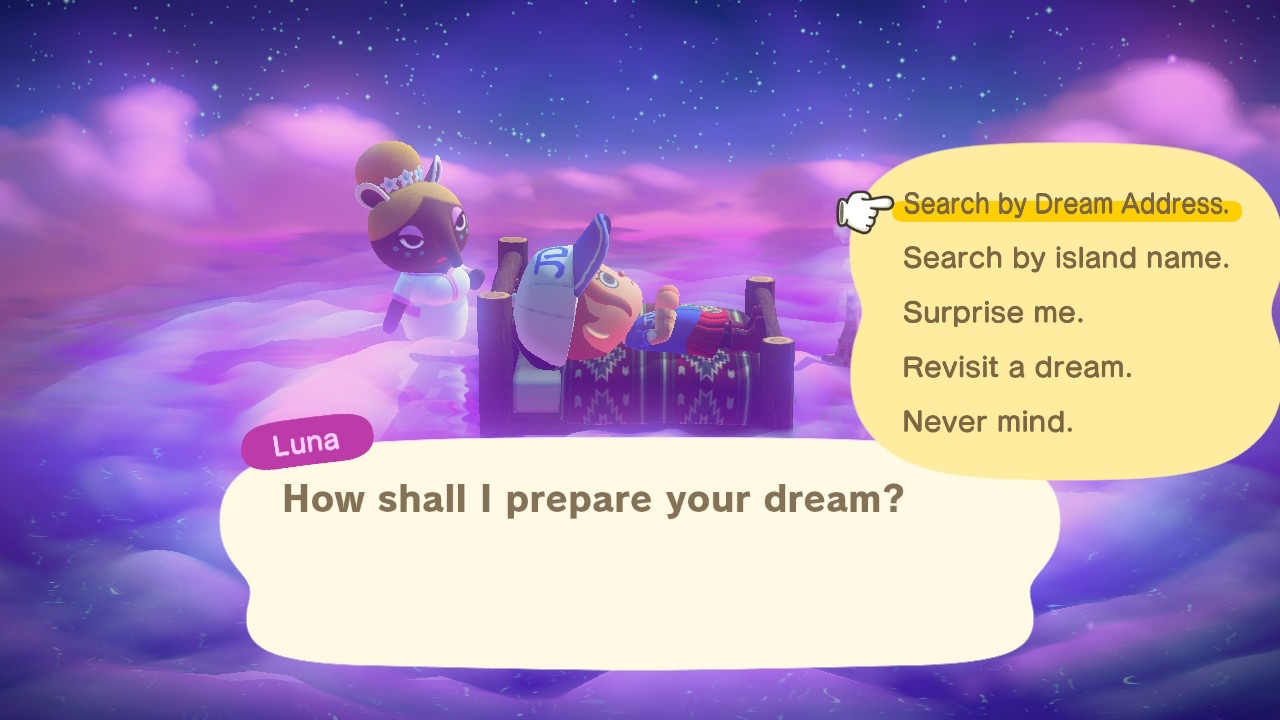The image size is (1280, 720).
Task: Choose "Revisit a dream." option
Action: [1017, 367]
